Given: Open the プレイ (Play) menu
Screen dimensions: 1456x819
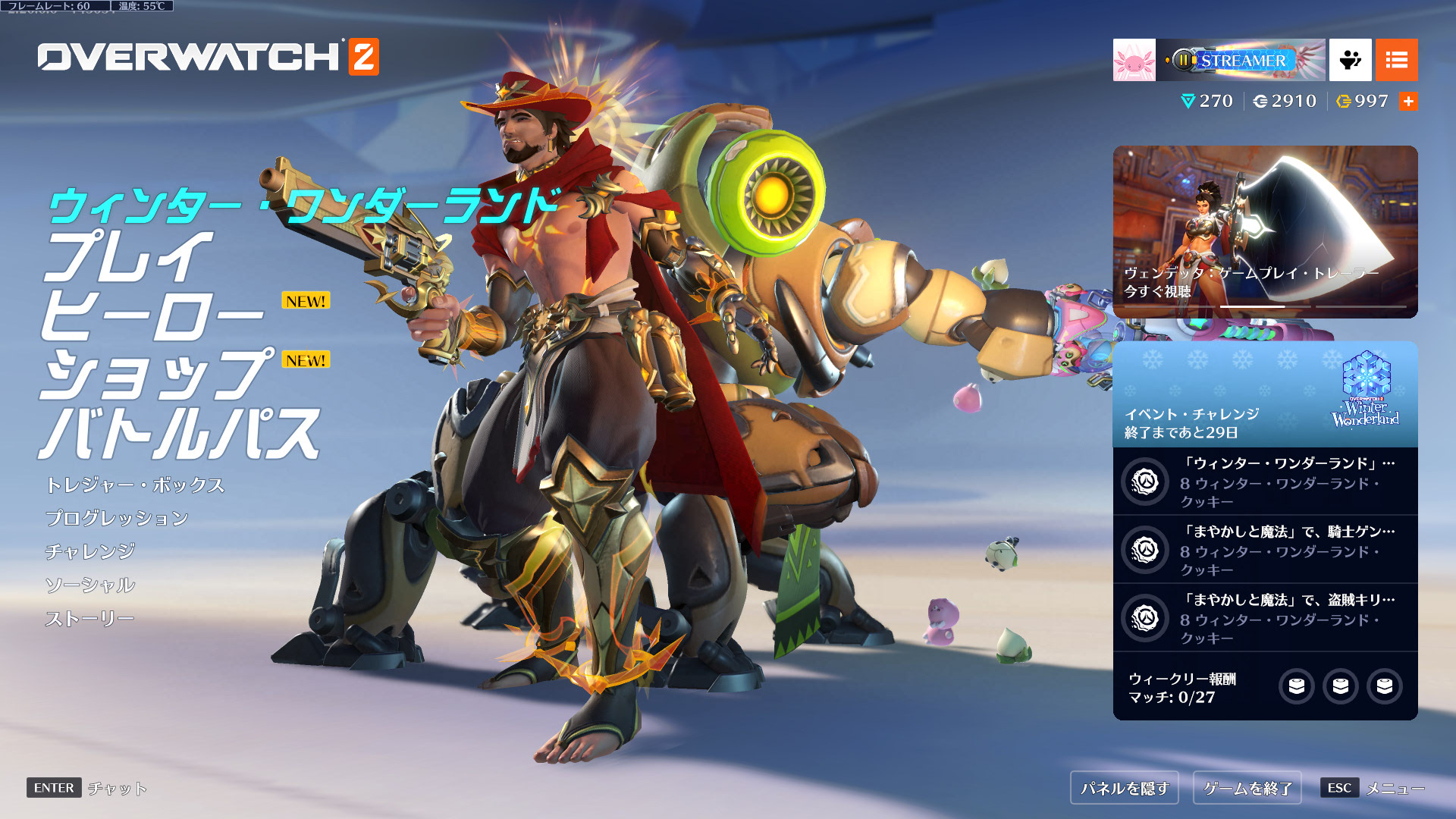Looking at the screenshot, I should click(x=127, y=258).
